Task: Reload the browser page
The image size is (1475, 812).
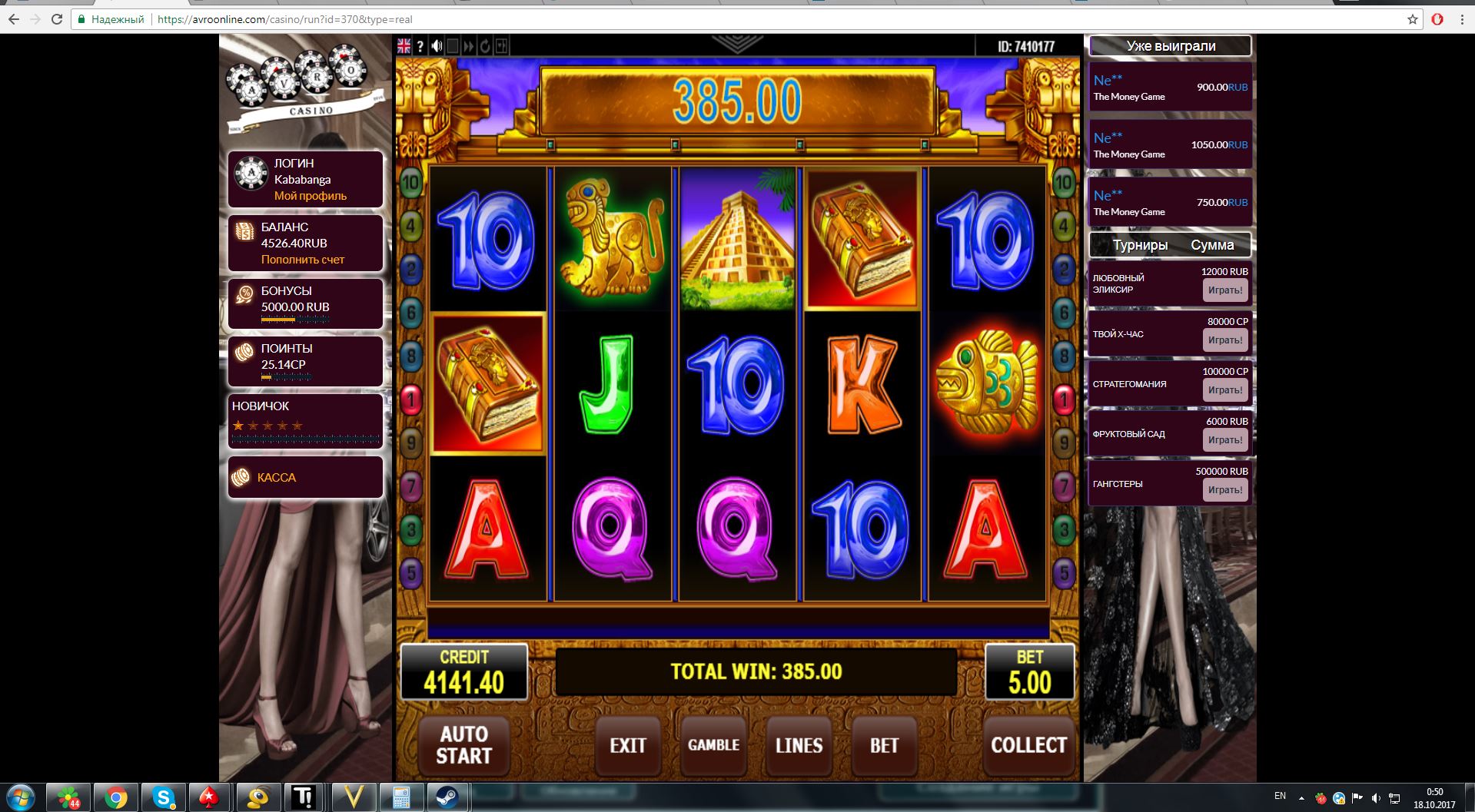Action: pyautogui.click(x=57, y=19)
